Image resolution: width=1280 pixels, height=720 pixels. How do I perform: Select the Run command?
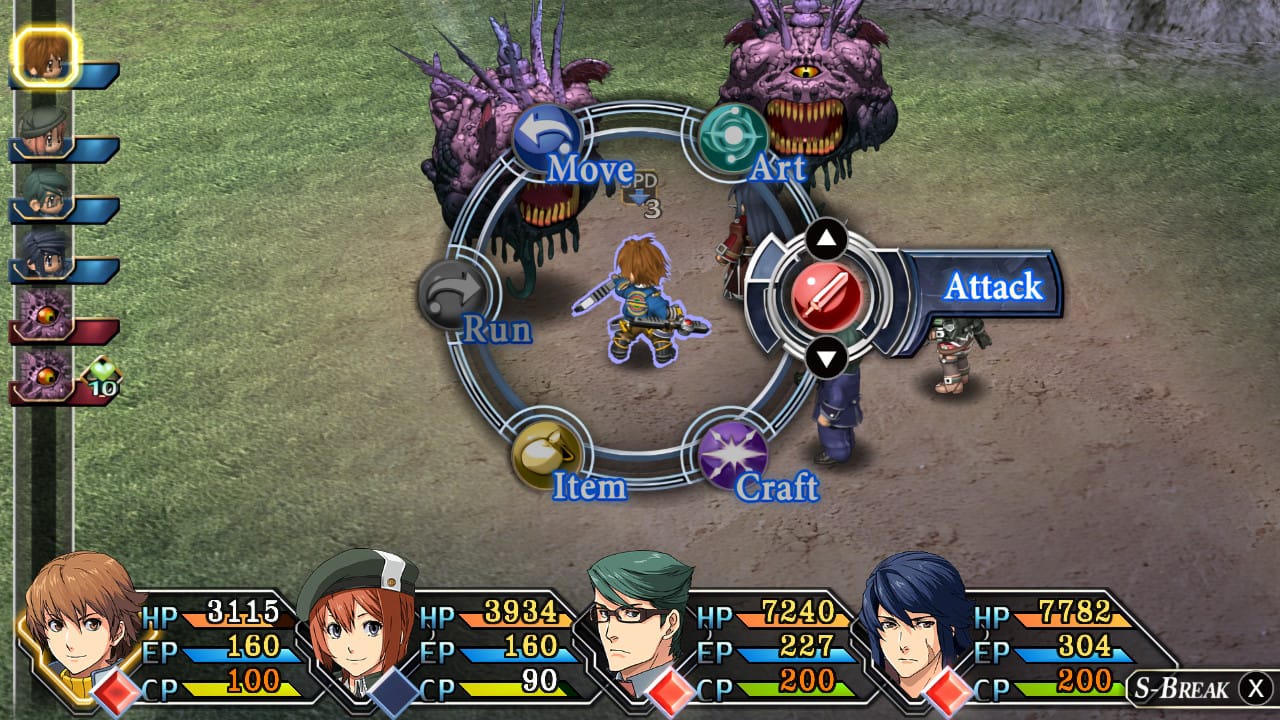pyautogui.click(x=453, y=293)
